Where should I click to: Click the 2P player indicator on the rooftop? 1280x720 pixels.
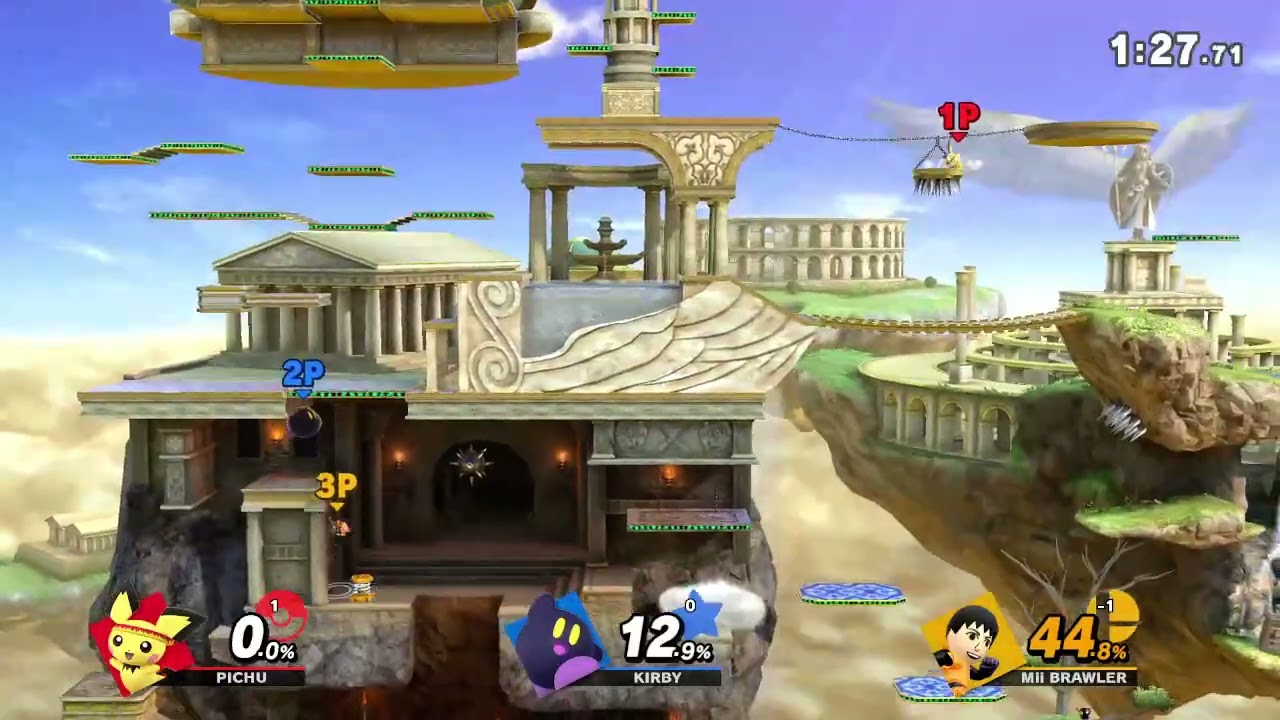pos(306,372)
